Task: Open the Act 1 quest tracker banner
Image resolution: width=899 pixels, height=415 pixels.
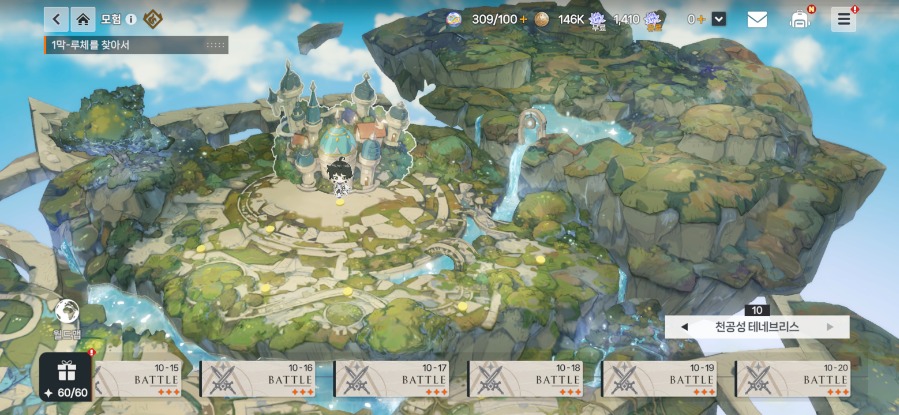Action: 136,45
